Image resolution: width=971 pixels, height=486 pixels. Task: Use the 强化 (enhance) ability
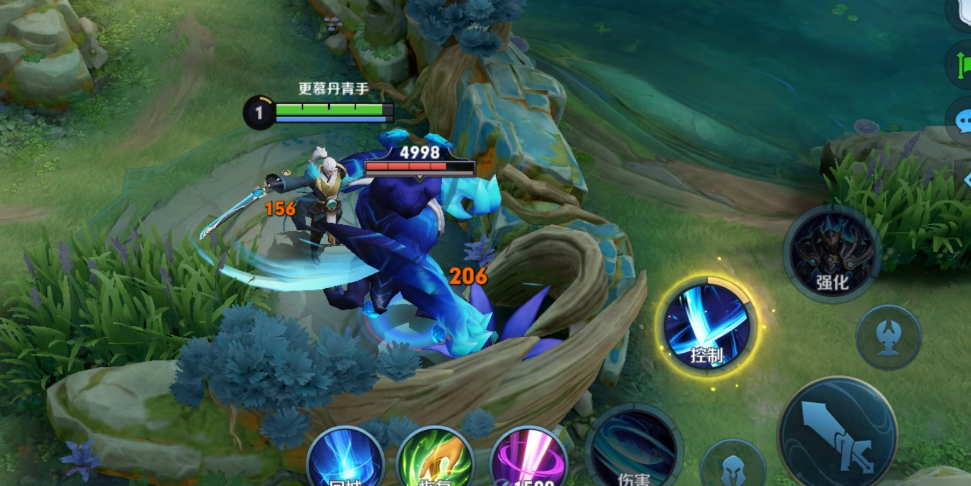832,254
